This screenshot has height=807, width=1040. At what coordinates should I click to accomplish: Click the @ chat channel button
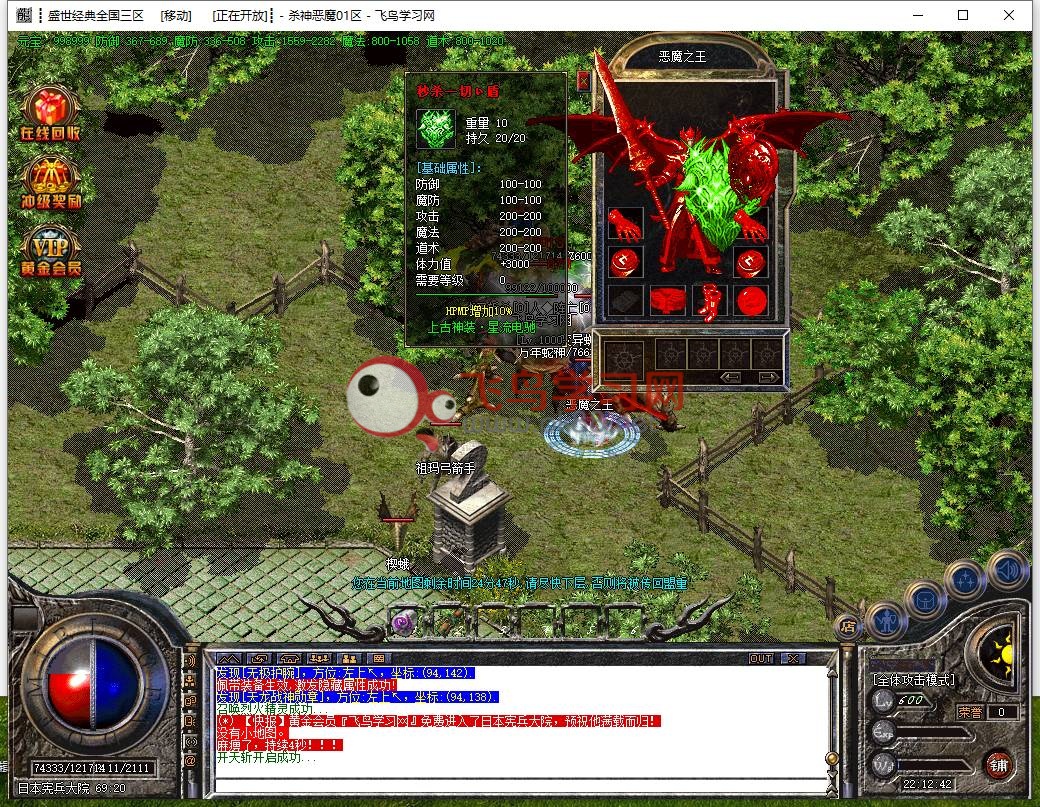[x=190, y=760]
